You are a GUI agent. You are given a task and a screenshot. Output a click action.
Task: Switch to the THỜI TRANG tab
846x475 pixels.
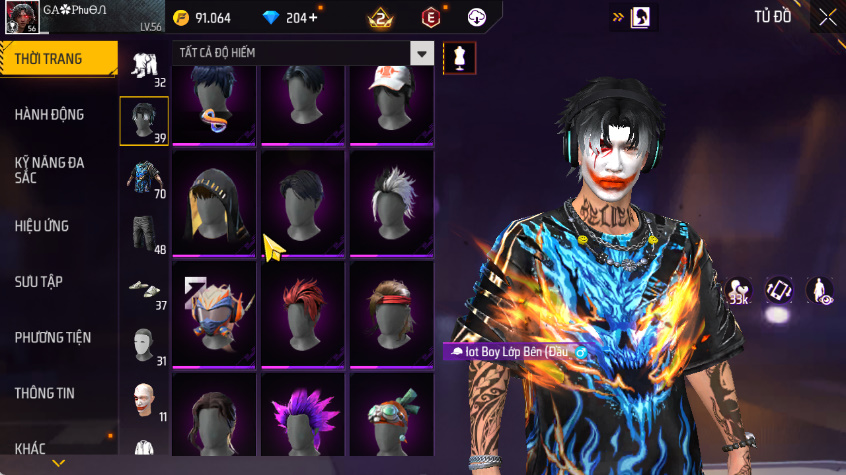tap(55, 59)
